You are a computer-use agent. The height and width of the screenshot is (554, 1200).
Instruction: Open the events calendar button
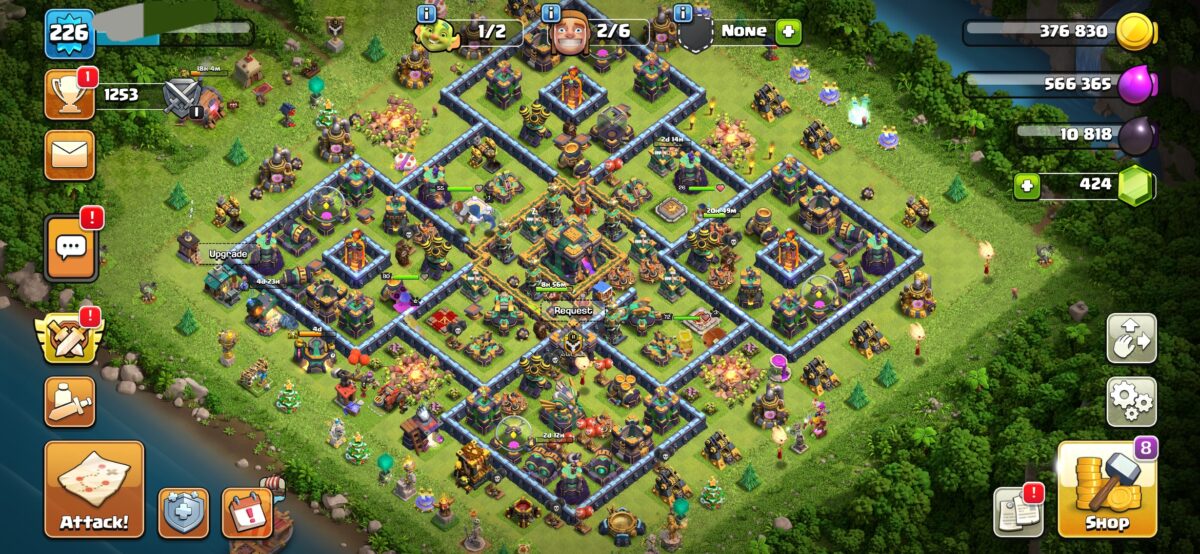247,514
